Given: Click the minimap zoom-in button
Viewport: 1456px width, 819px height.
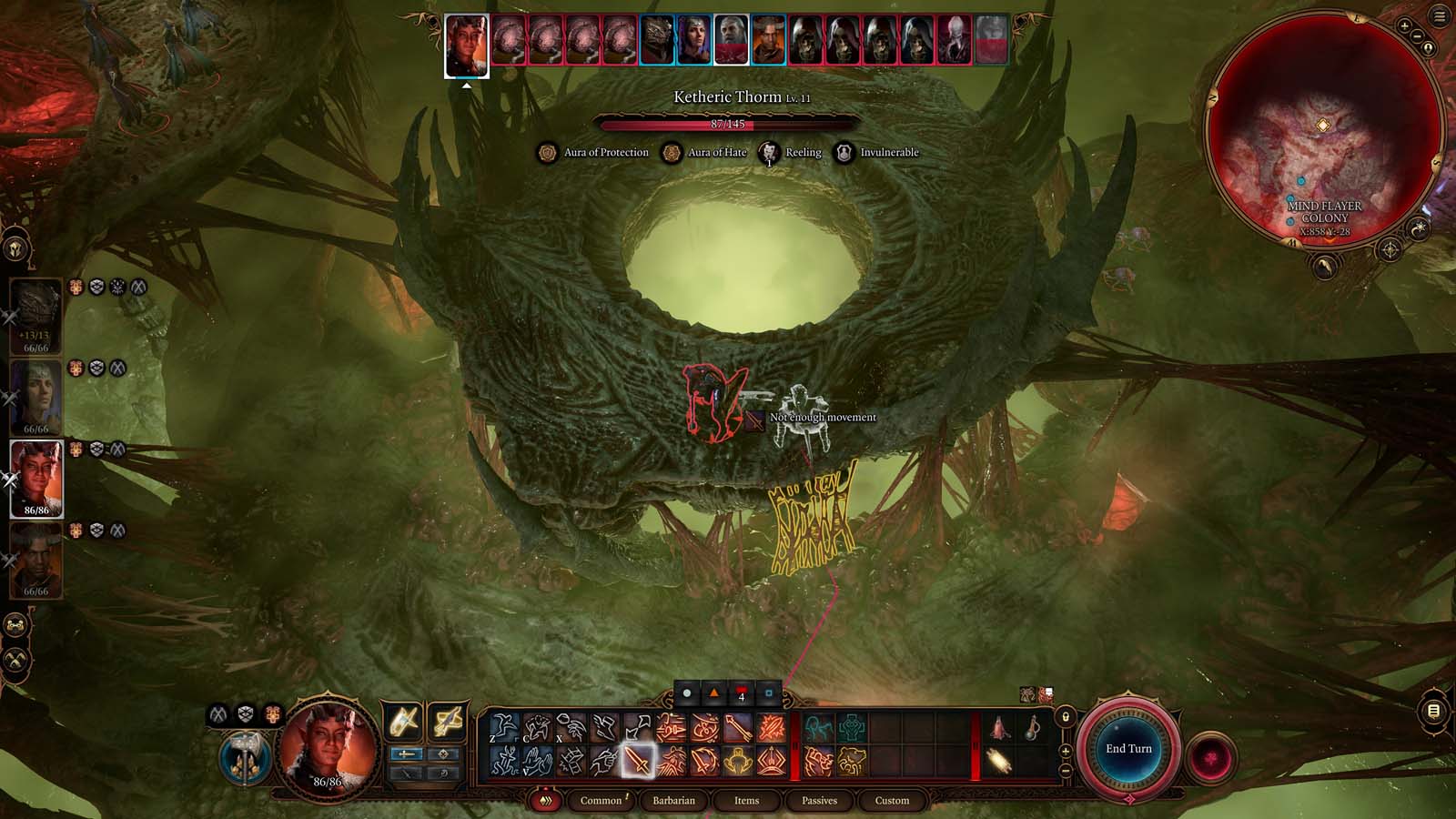Looking at the screenshot, I should 1404,25.
